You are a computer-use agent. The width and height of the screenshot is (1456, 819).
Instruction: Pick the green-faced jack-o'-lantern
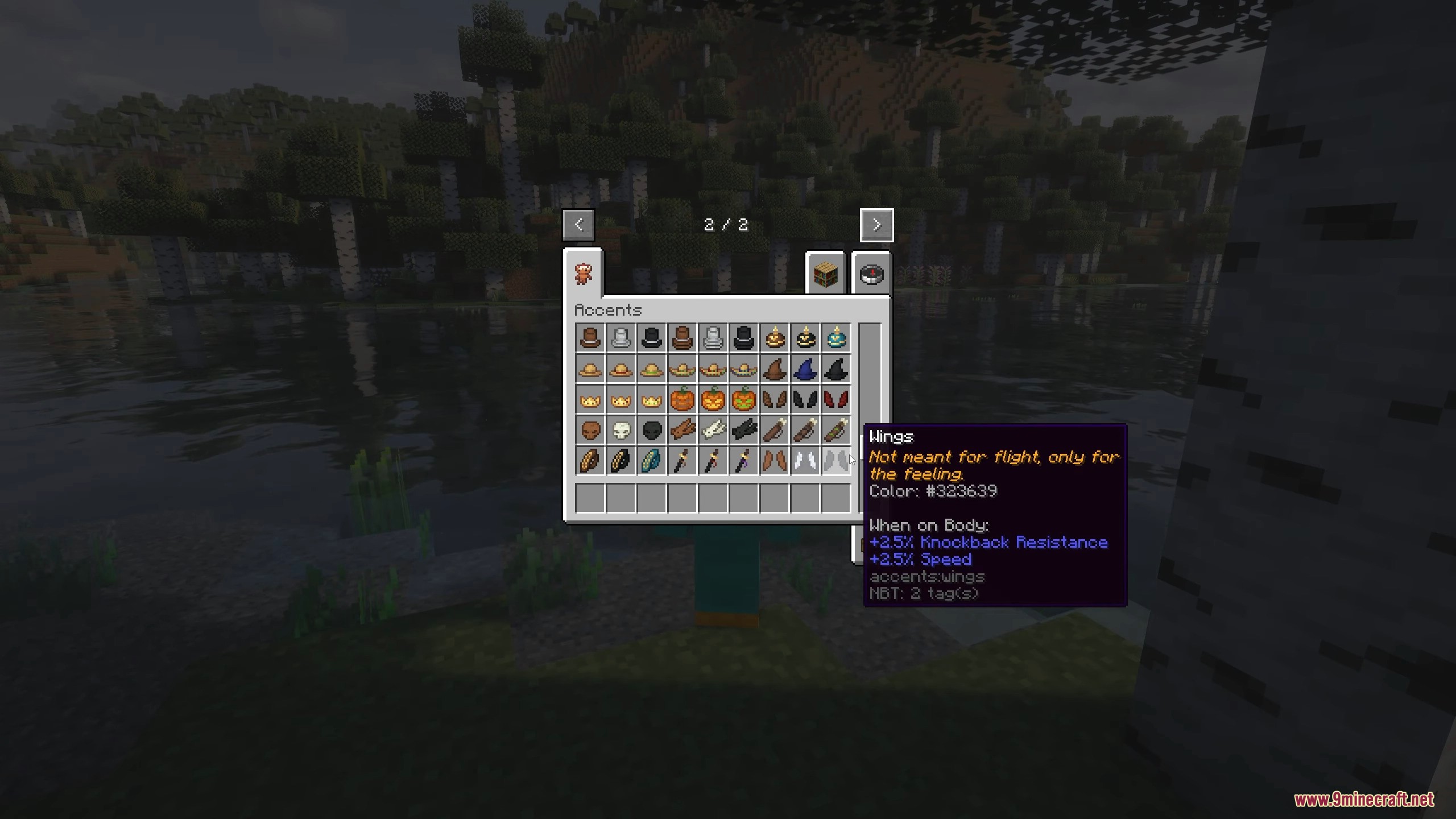(743, 400)
